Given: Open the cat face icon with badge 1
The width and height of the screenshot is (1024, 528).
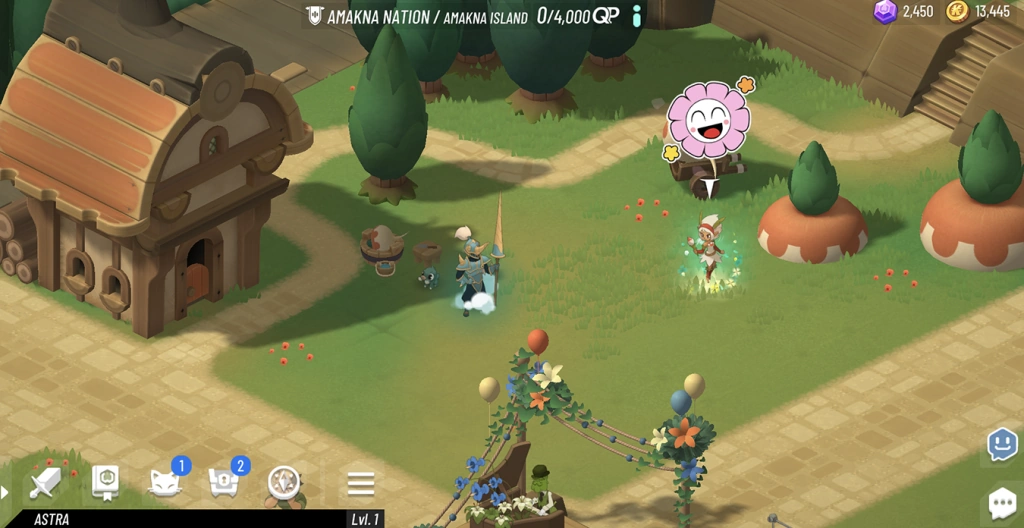Looking at the screenshot, I should [x=164, y=484].
